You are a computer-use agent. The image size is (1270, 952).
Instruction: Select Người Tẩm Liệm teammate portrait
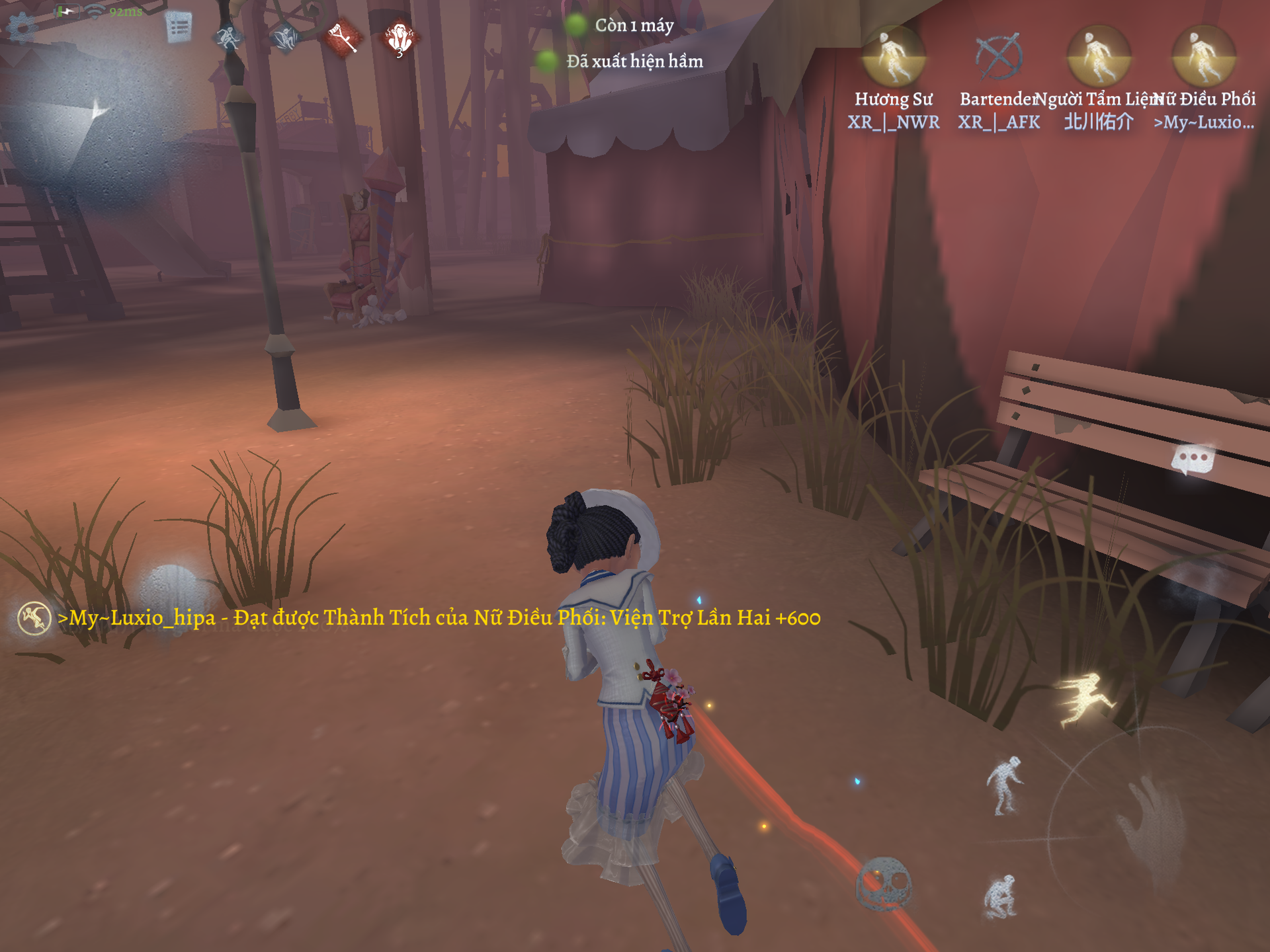click(x=1099, y=57)
